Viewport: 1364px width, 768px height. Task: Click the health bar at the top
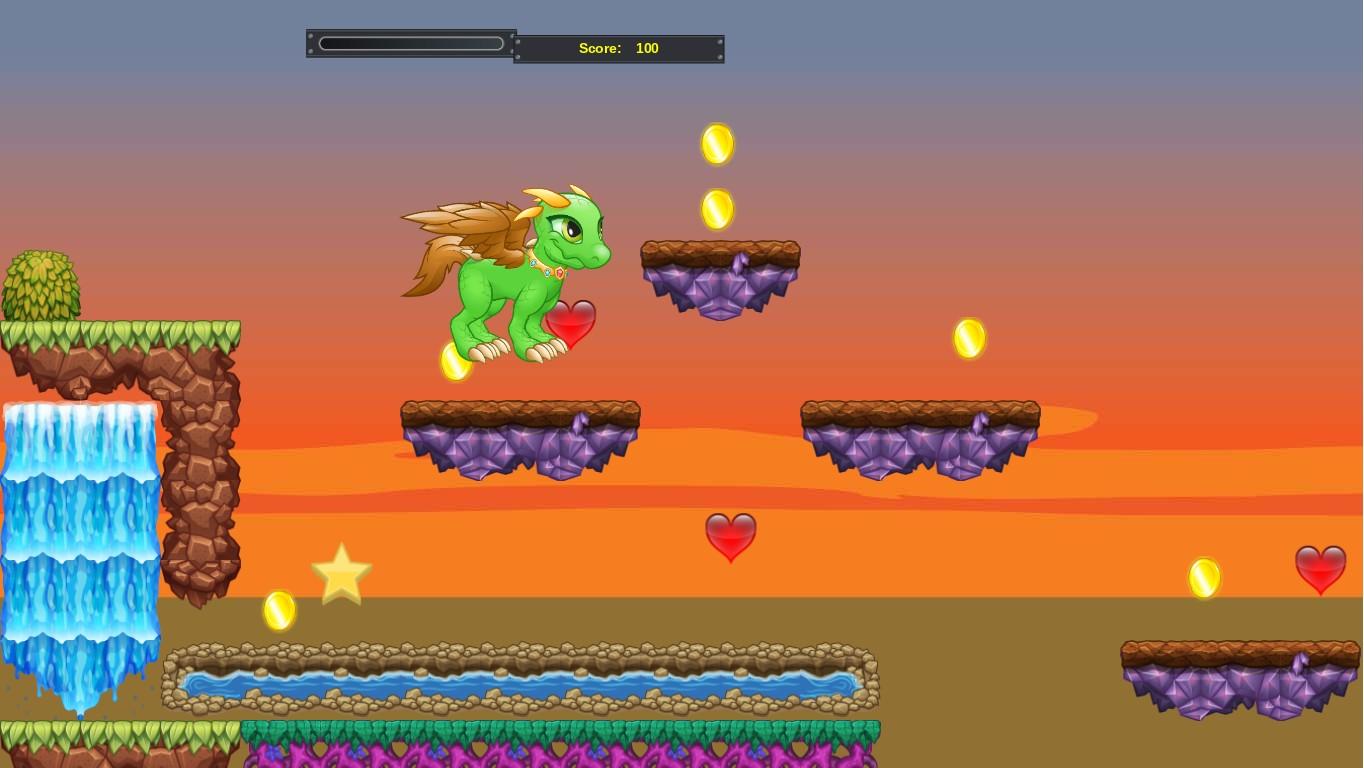pos(410,43)
